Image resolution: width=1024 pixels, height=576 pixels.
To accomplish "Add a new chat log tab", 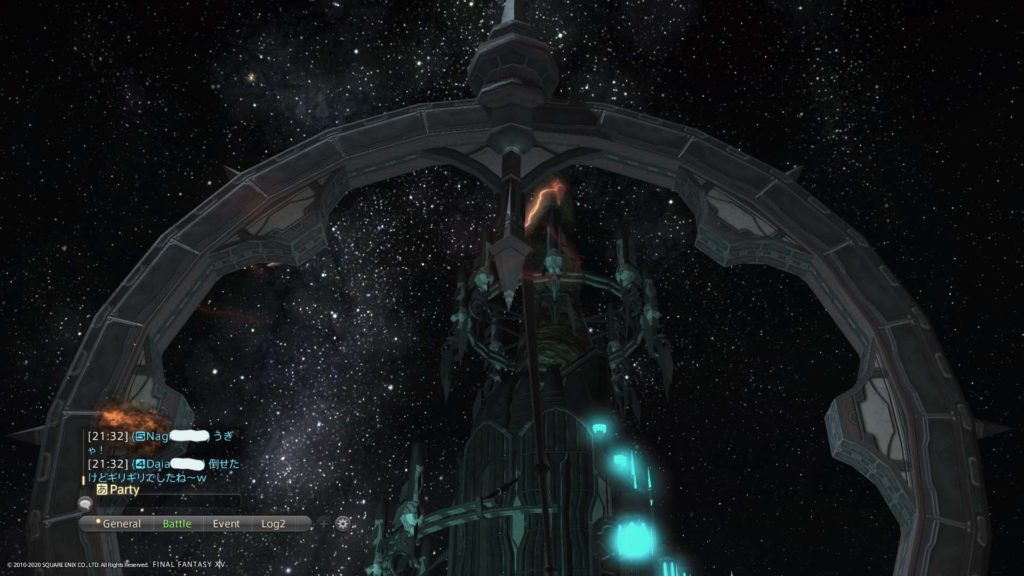I will pos(323,523).
